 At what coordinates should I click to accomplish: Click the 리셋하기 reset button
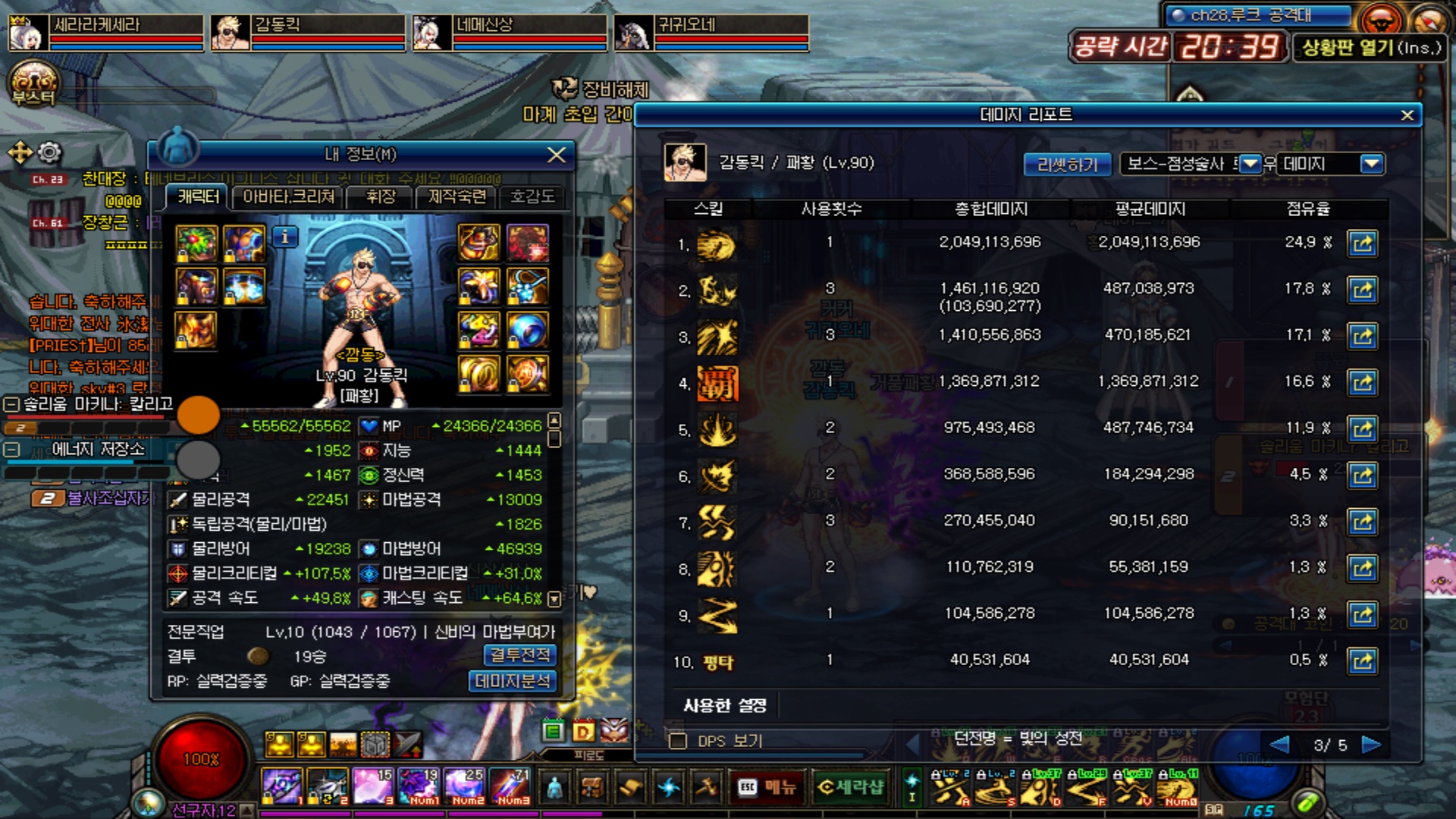coord(1067,165)
